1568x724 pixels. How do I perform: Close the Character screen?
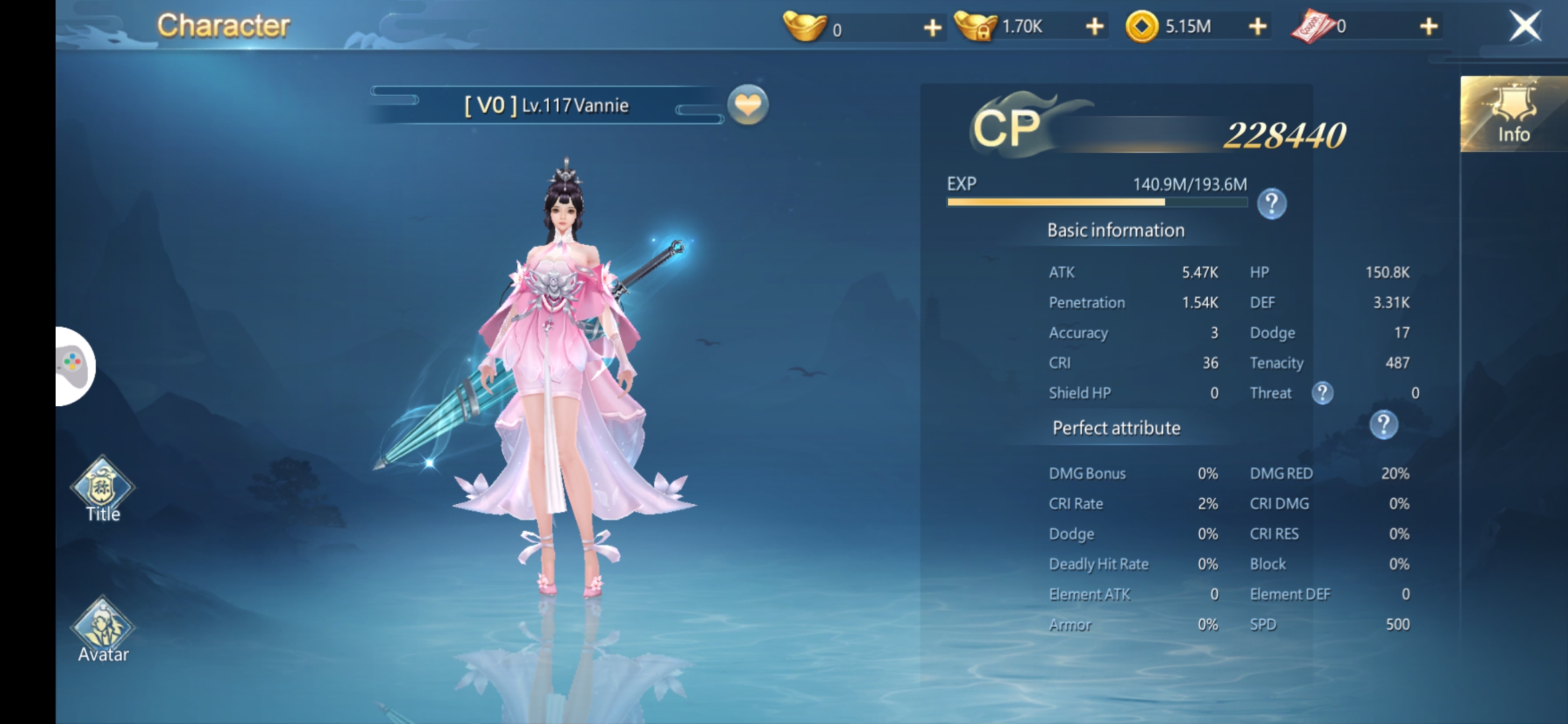[1524, 27]
